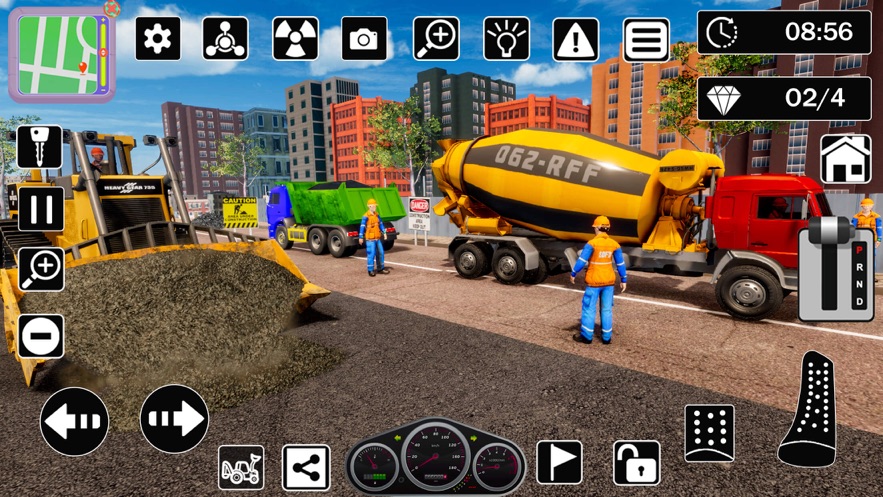Click the ignition key button
883x497 pixels.
tap(40, 147)
